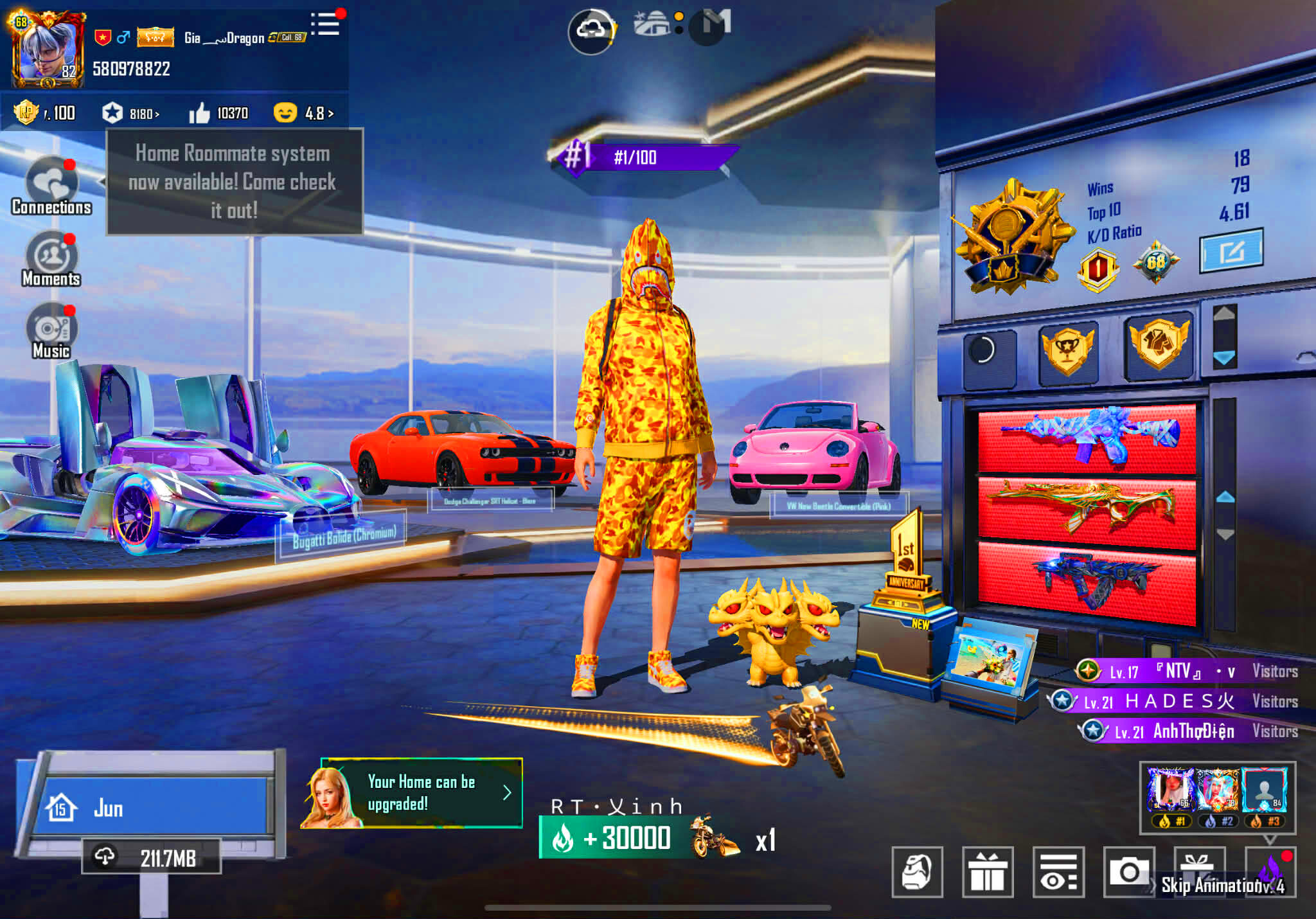Open the chevron on Home upgrade banner

pyautogui.click(x=508, y=793)
